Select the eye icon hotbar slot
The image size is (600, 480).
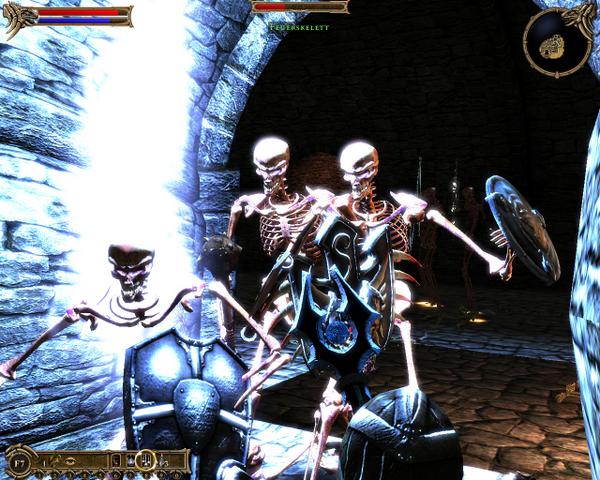point(70,461)
